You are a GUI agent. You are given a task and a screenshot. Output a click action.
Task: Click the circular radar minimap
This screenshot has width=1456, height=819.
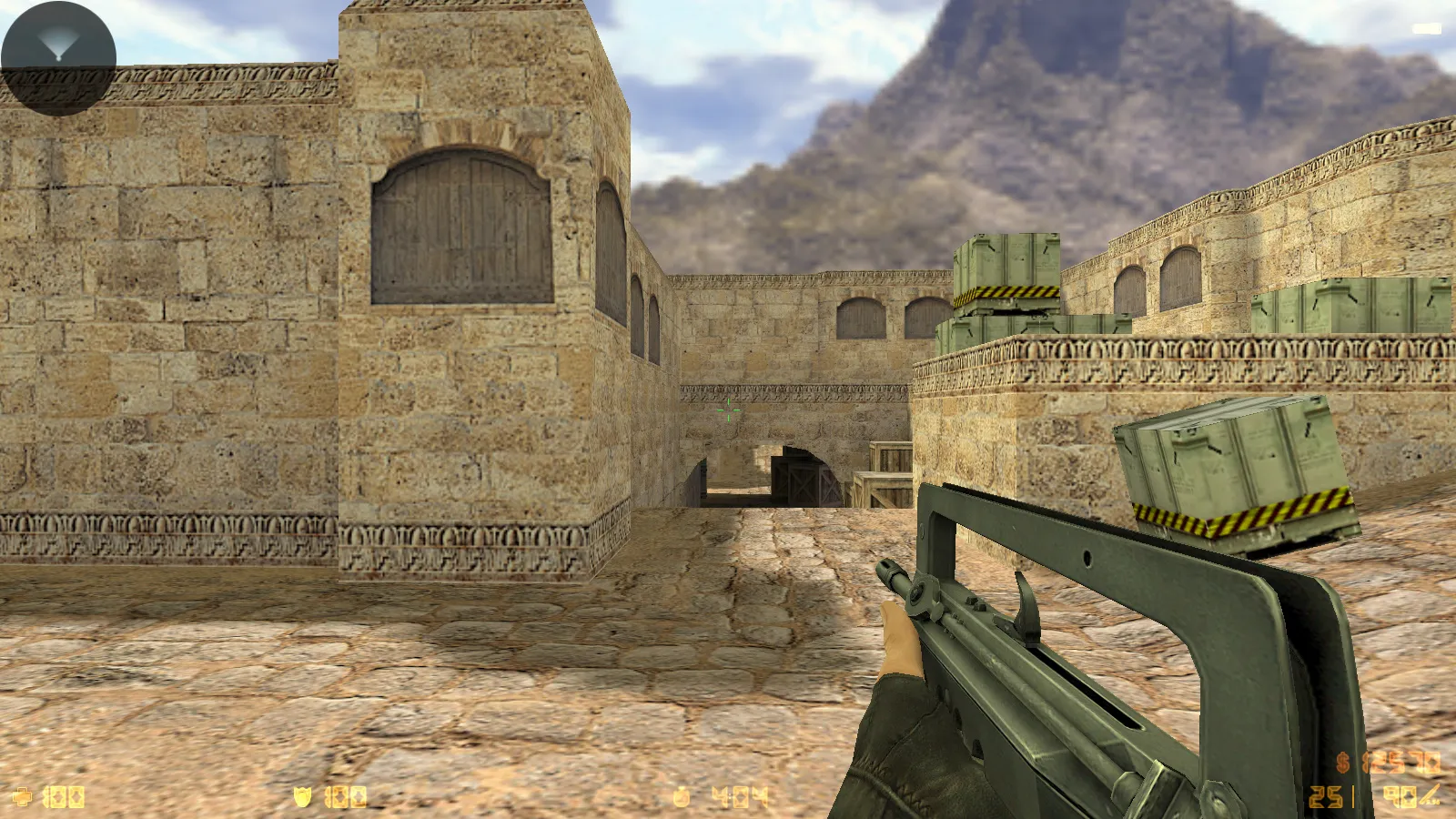tap(58, 58)
